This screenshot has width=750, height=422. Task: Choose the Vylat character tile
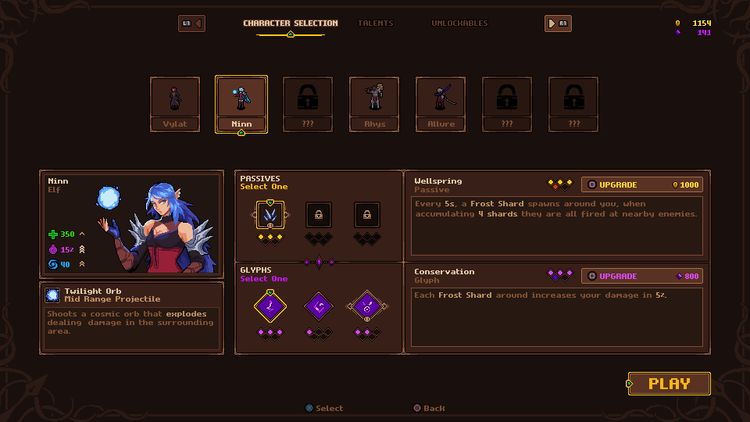point(175,103)
